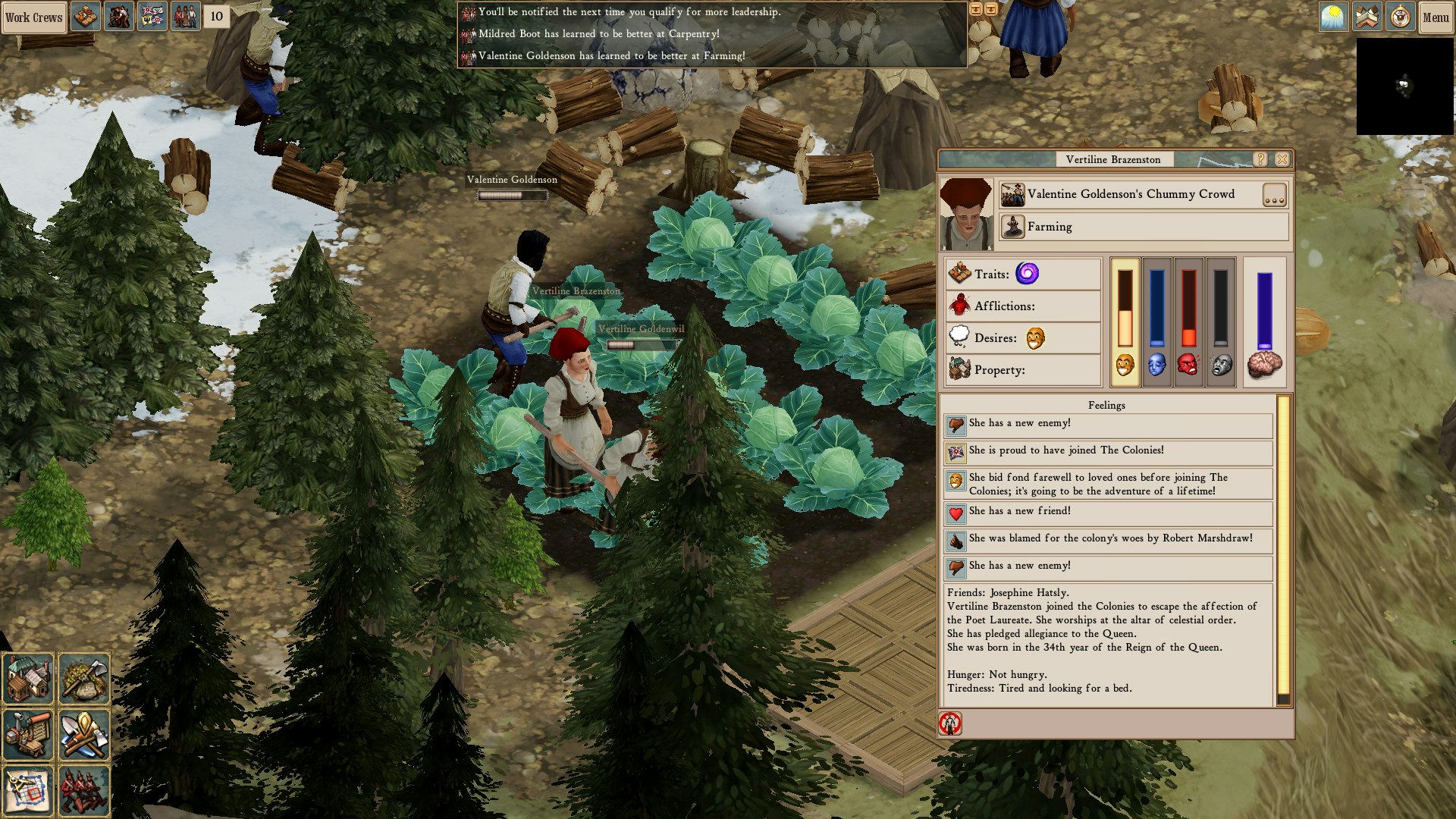Open the buildings construction icon
This screenshot has height=819, width=1456.
pos(28,679)
